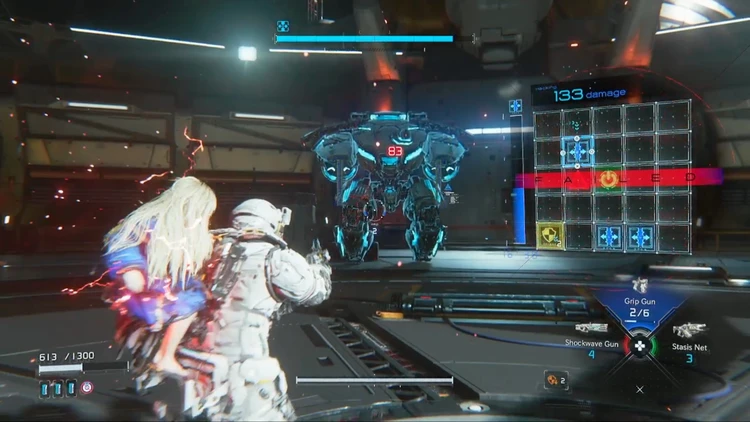The image size is (750, 422).
Task: Click the round red status icon
Action: point(86,386)
